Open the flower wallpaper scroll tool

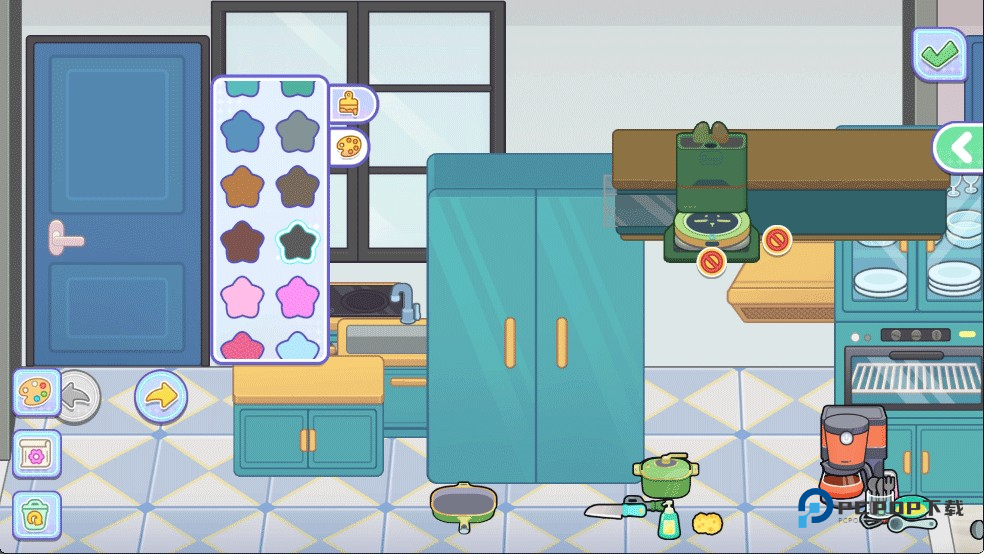(37, 454)
